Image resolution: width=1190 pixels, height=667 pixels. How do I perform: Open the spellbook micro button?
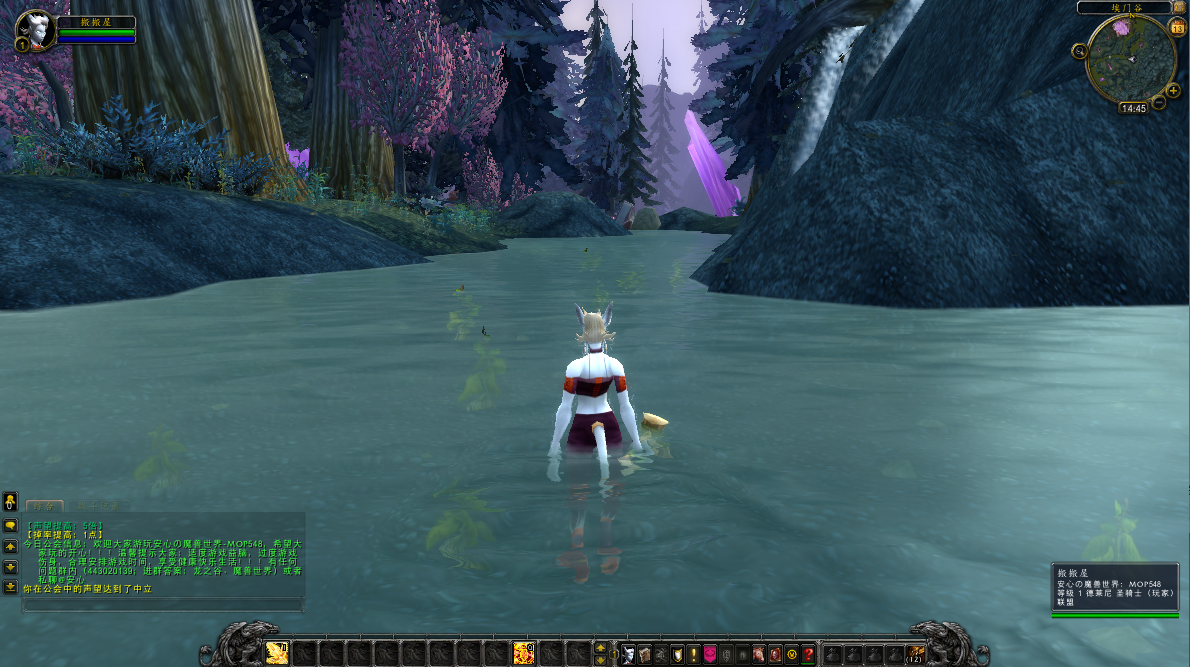click(644, 655)
